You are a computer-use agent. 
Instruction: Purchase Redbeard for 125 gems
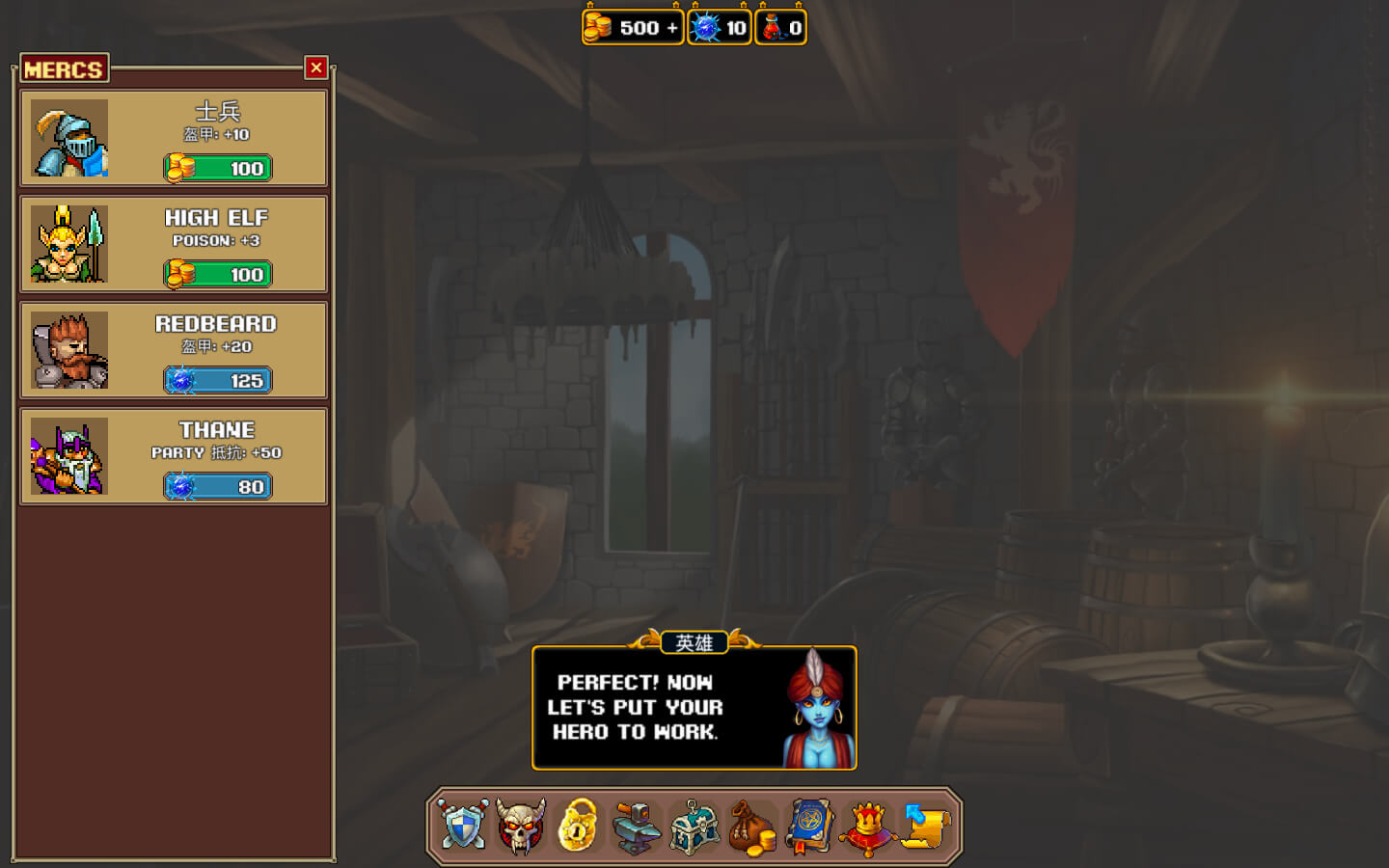(218, 380)
